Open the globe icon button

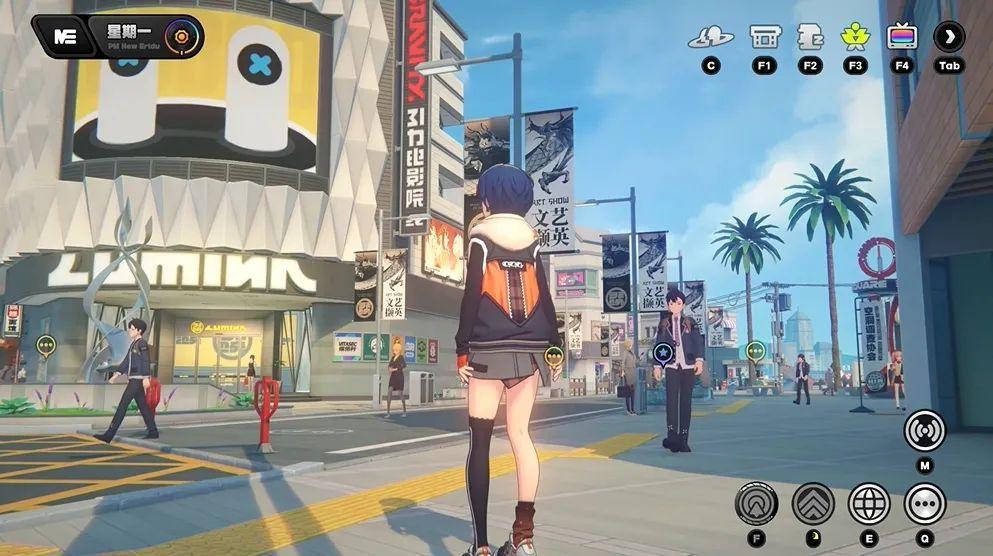[869, 503]
